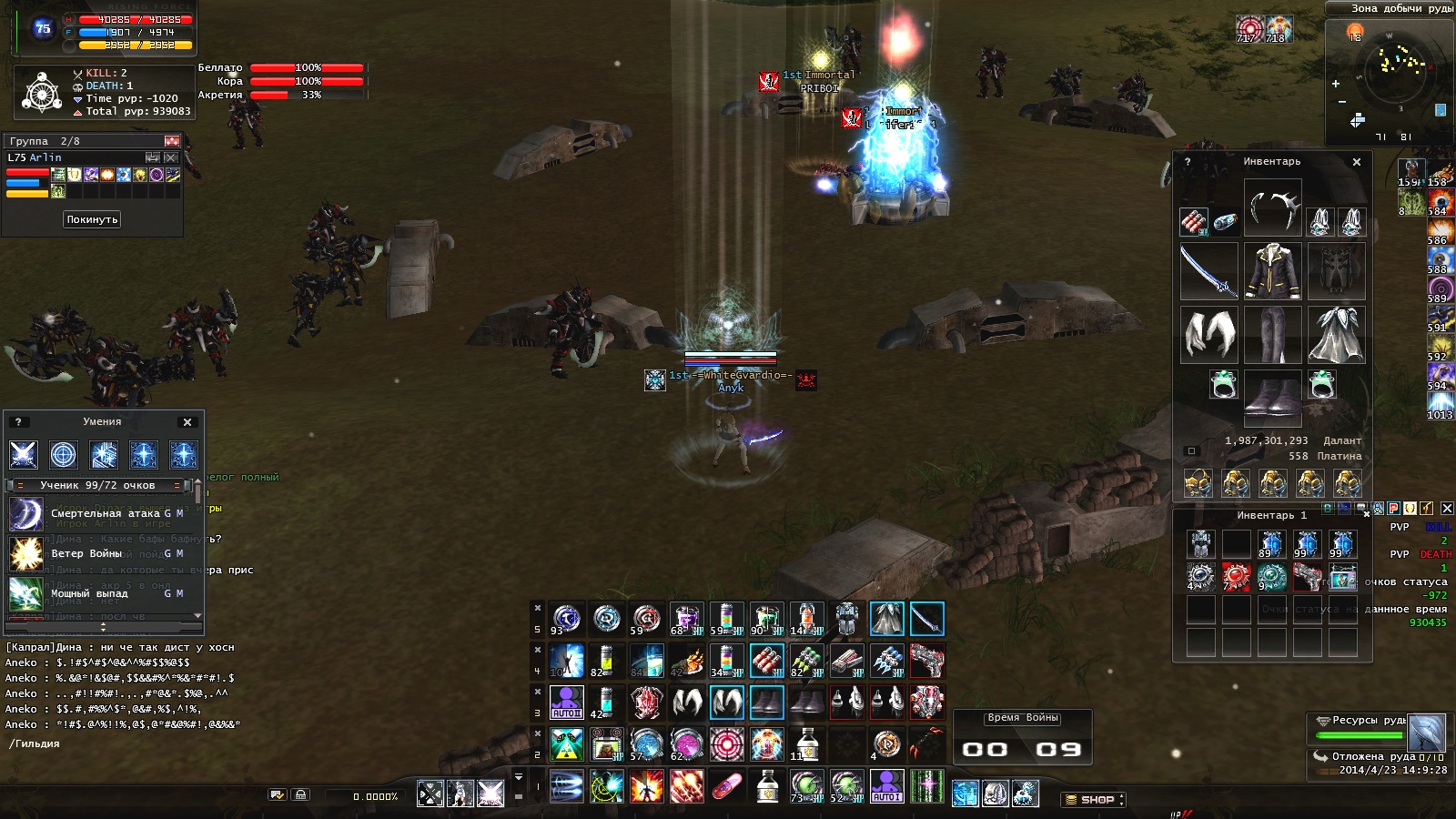The width and height of the screenshot is (1456, 819).
Task: Select the equipped black jacket slot
Action: [x=1272, y=271]
